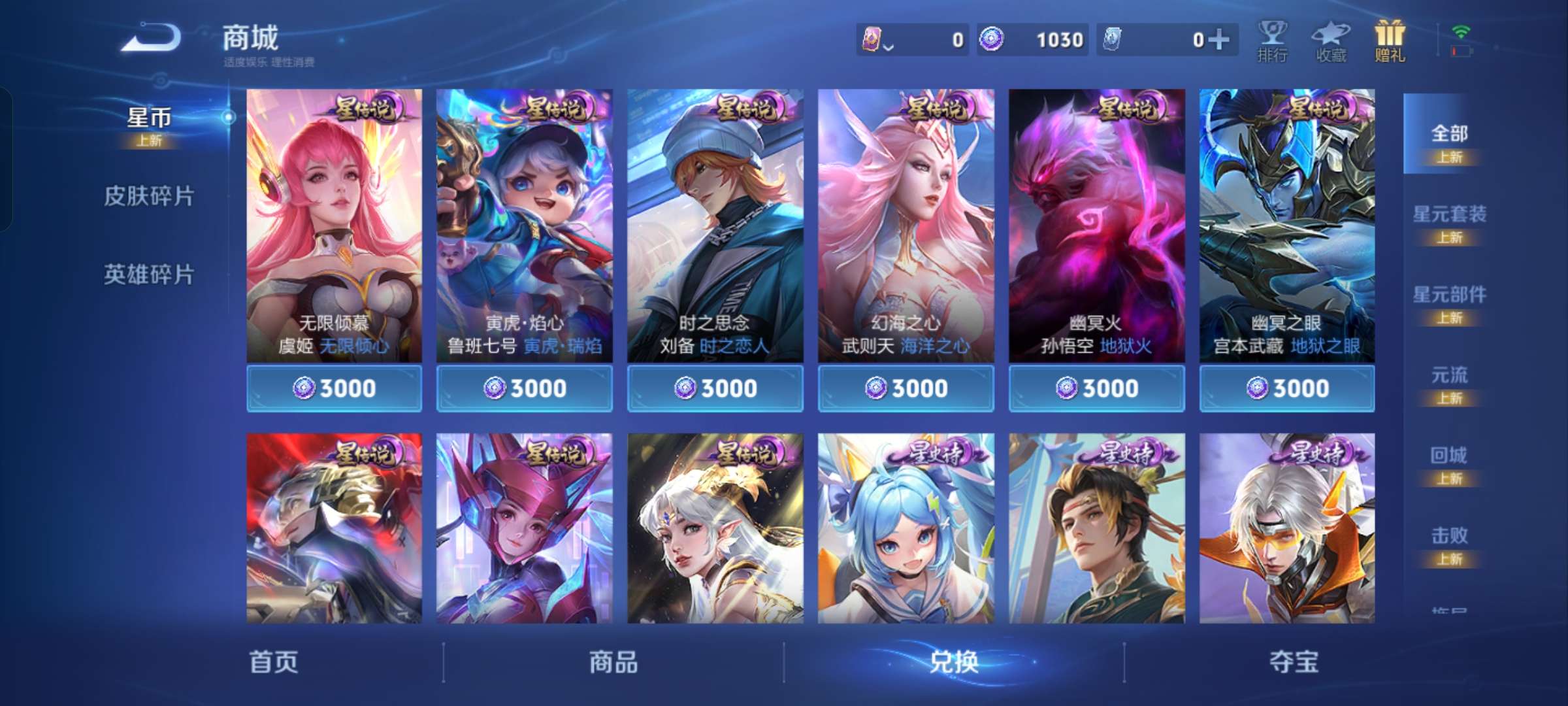
Task: Click the star coin icon on 无限倾慕 price
Action: 304,388
